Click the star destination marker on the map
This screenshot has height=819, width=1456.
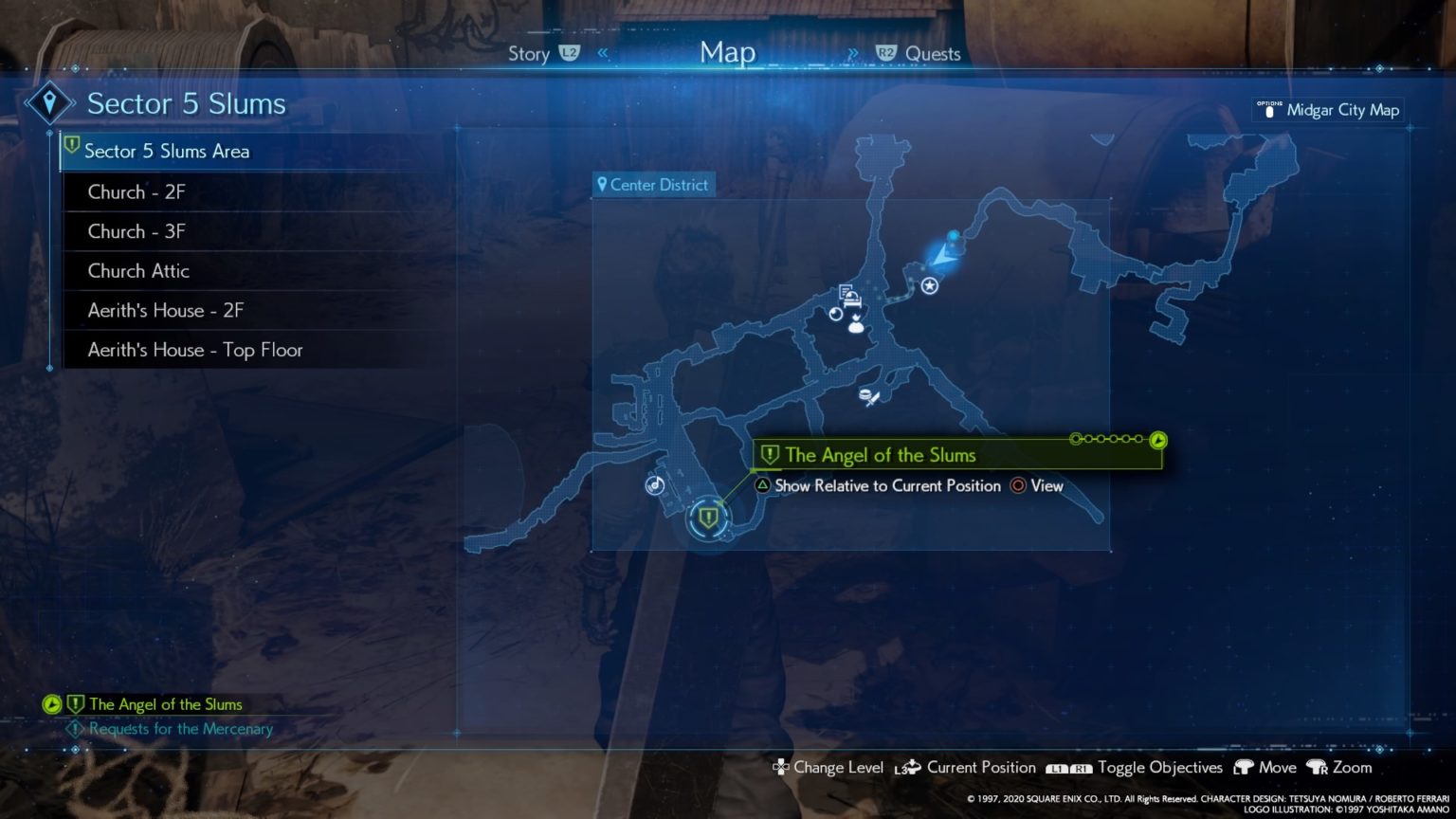click(930, 285)
